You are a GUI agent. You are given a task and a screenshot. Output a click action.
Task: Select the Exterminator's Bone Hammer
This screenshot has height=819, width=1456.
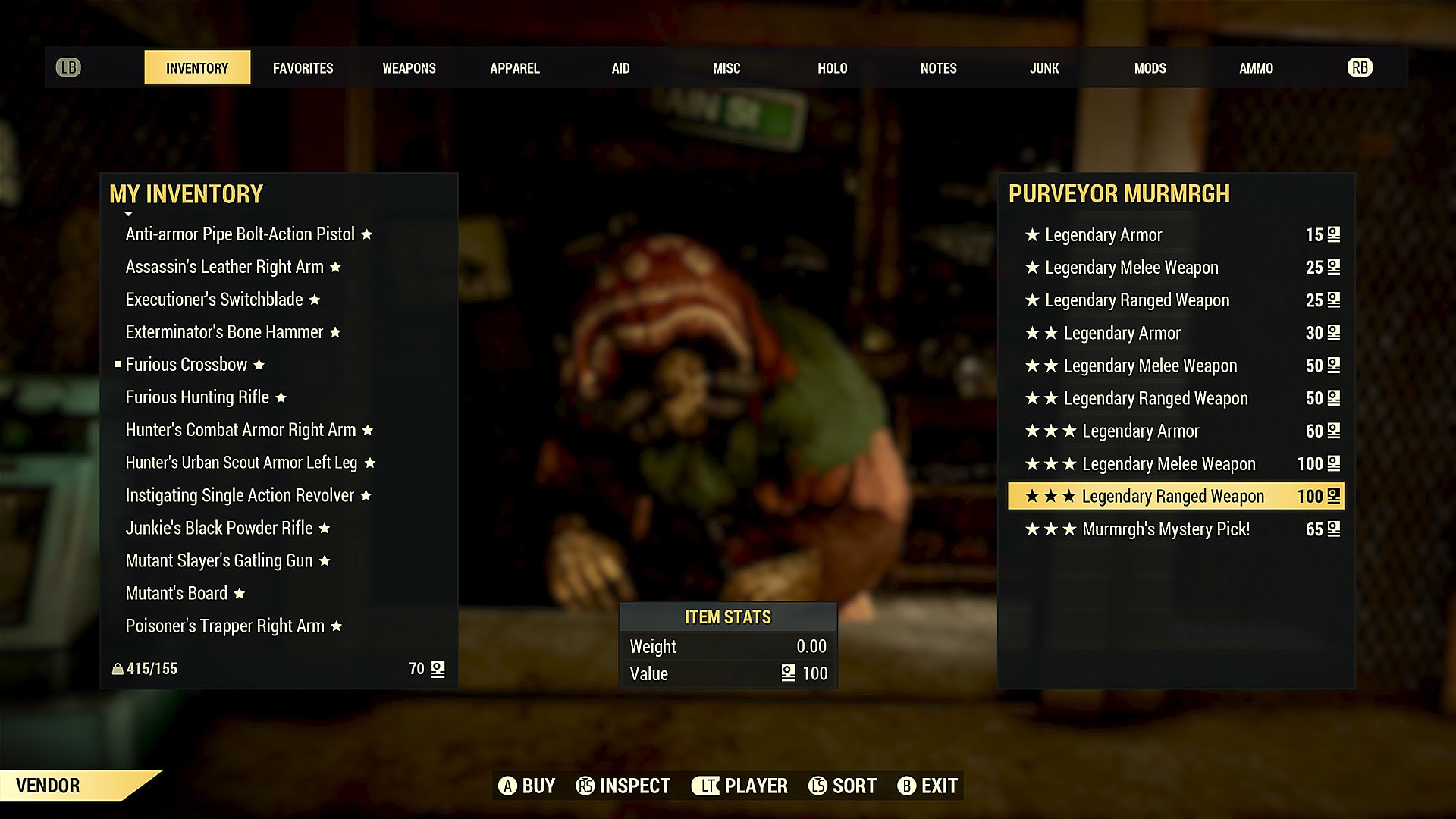pyautogui.click(x=224, y=332)
